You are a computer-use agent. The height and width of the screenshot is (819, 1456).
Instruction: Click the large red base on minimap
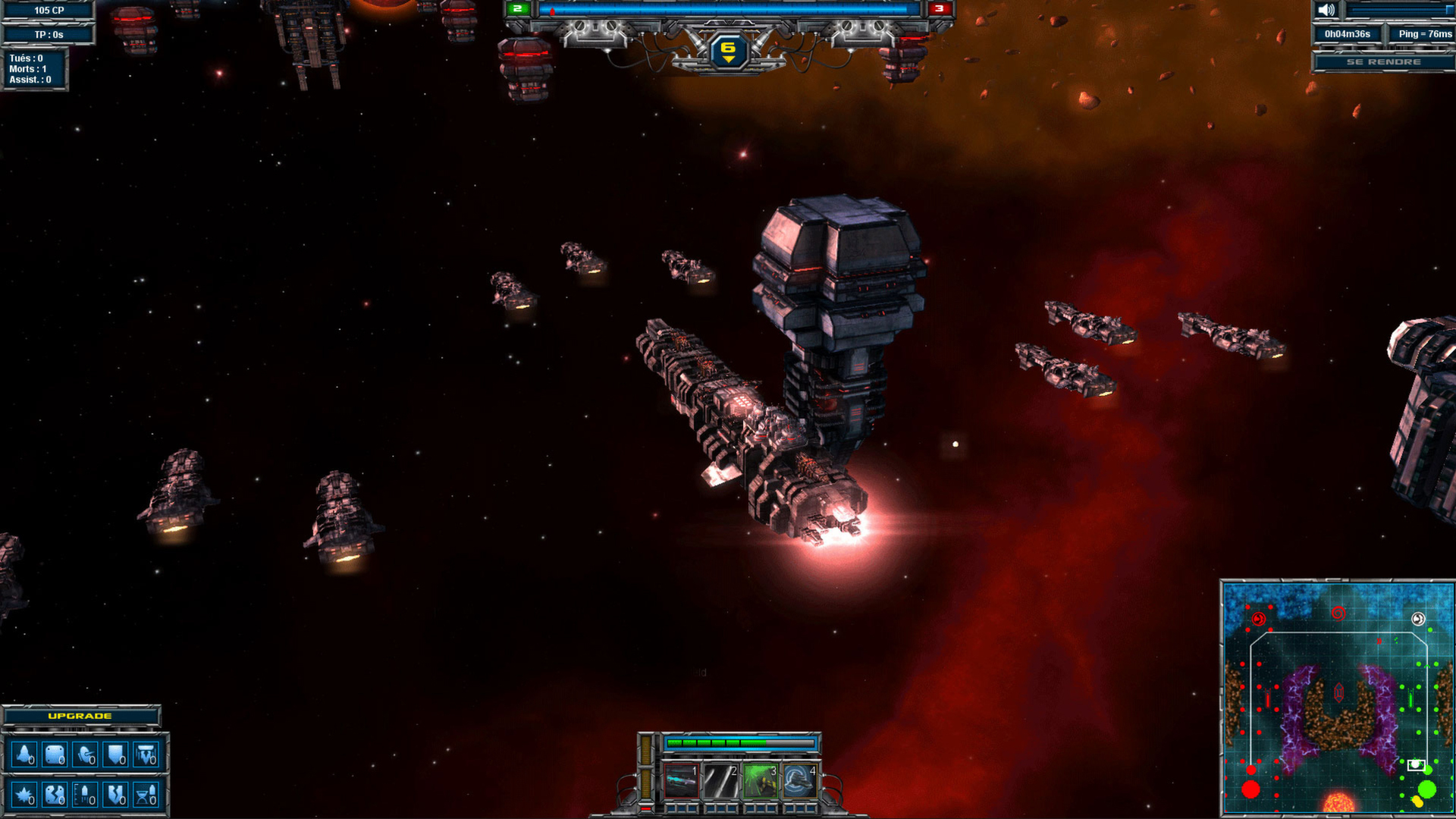pyautogui.click(x=1250, y=789)
